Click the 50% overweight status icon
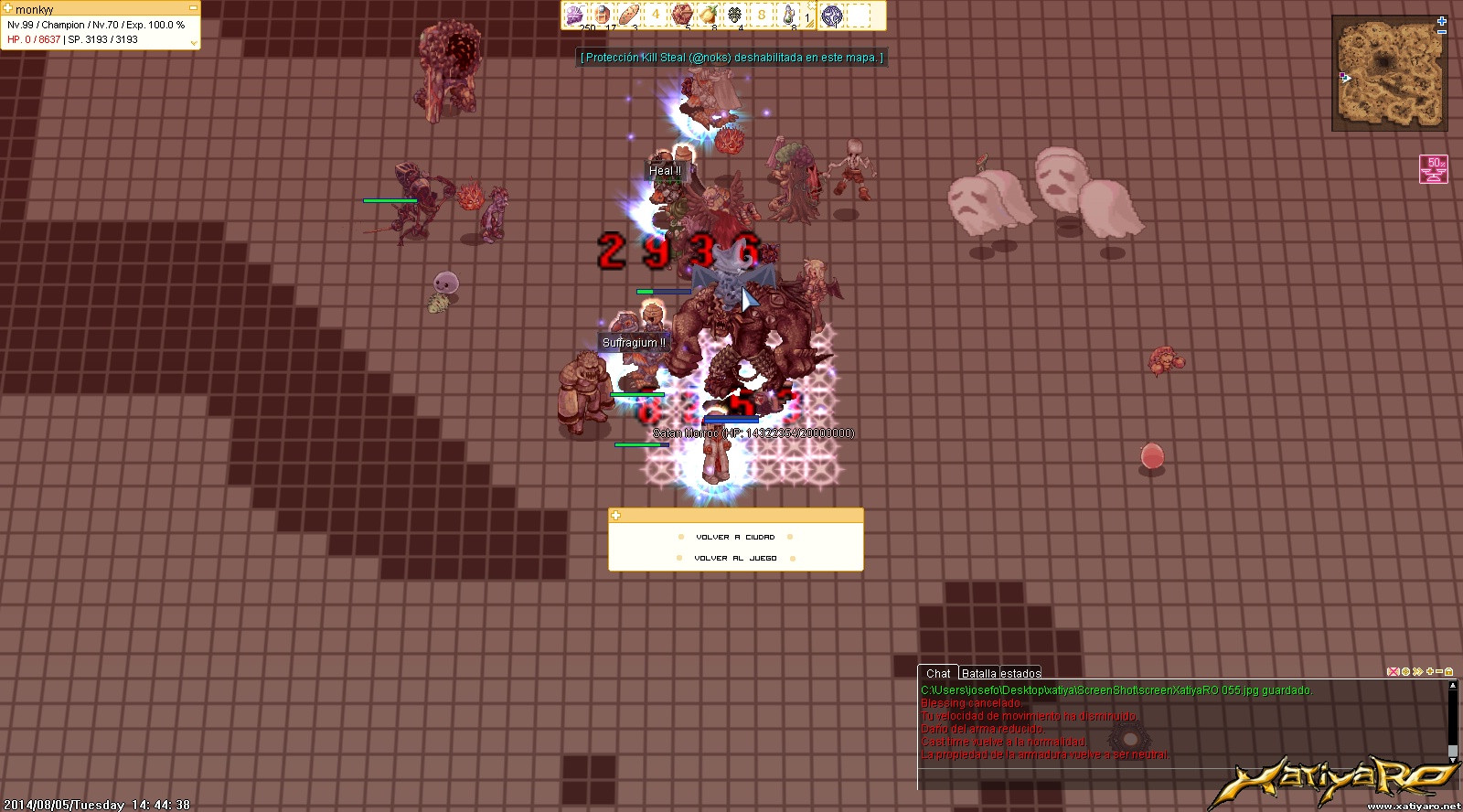1463x812 pixels. tap(1434, 169)
